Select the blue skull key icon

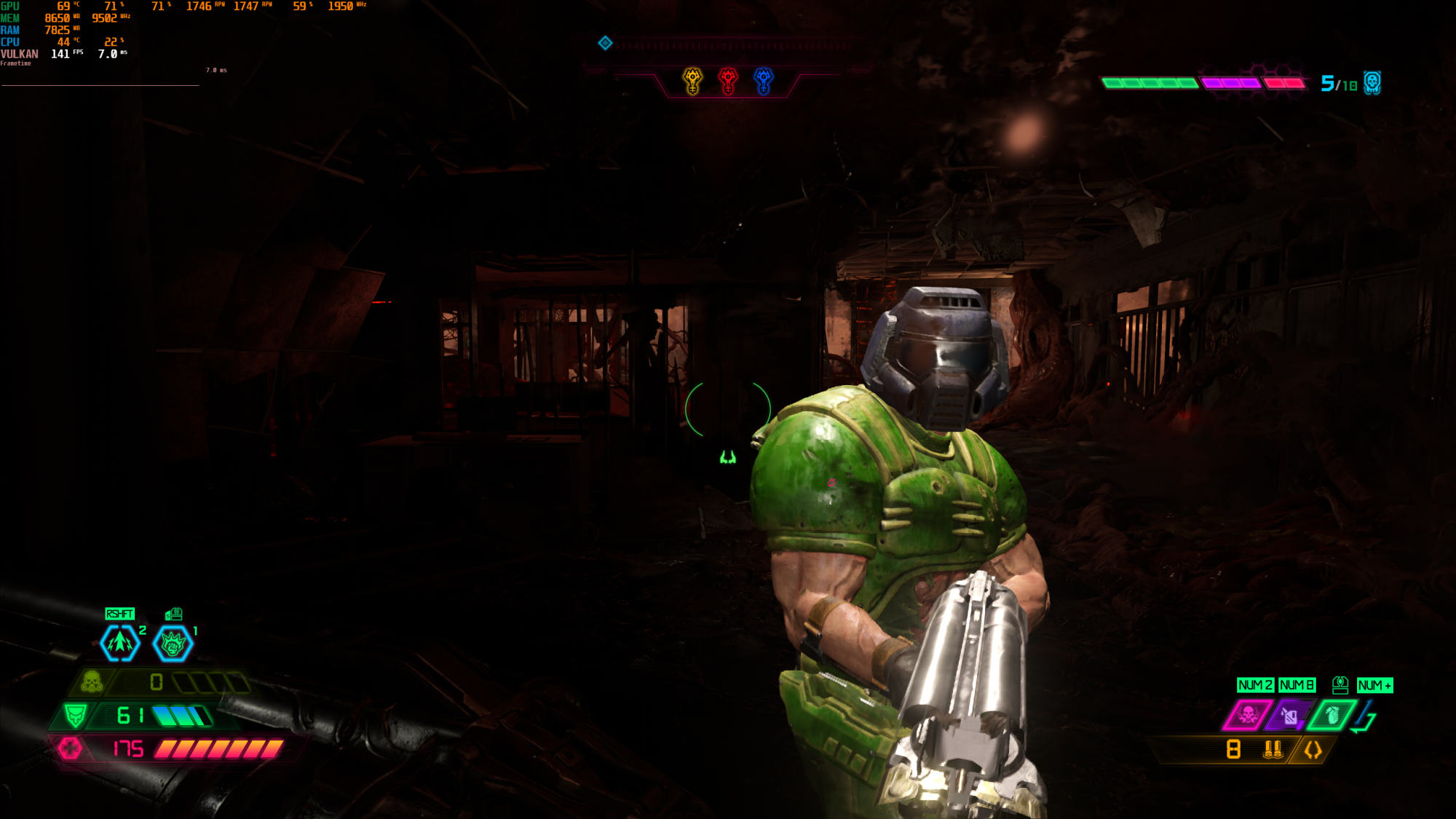pyautogui.click(x=763, y=81)
